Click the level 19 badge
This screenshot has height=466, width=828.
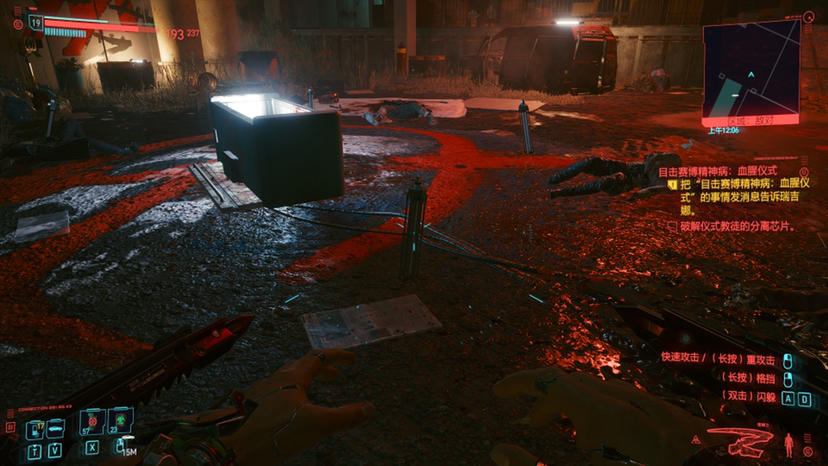[35, 20]
